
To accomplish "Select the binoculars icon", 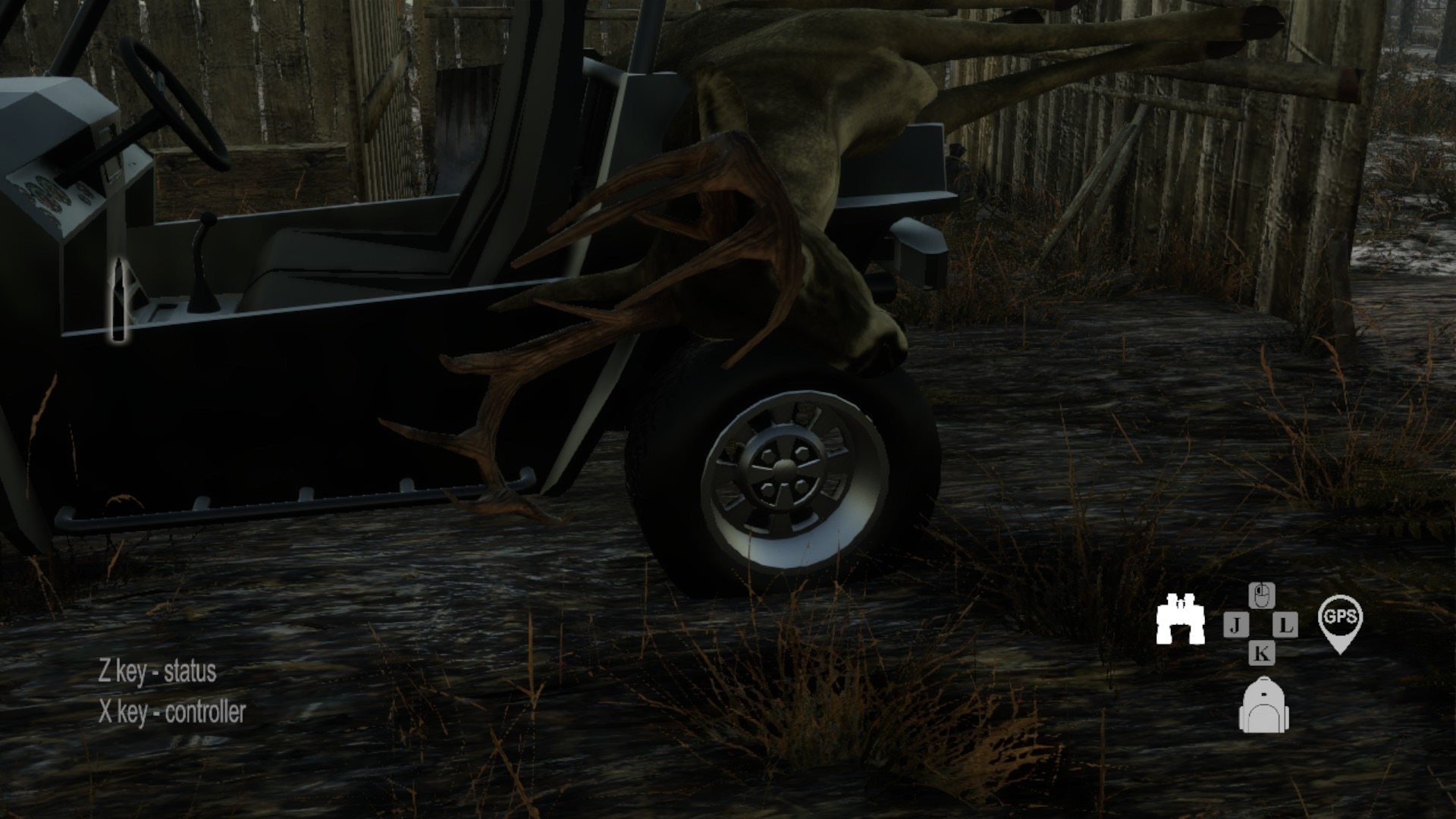I will tap(1180, 620).
